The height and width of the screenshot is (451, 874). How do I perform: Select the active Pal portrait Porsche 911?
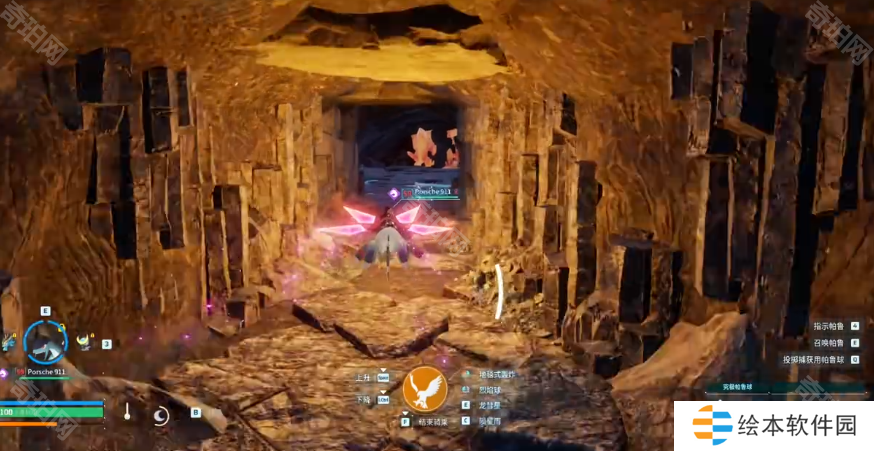pos(46,341)
